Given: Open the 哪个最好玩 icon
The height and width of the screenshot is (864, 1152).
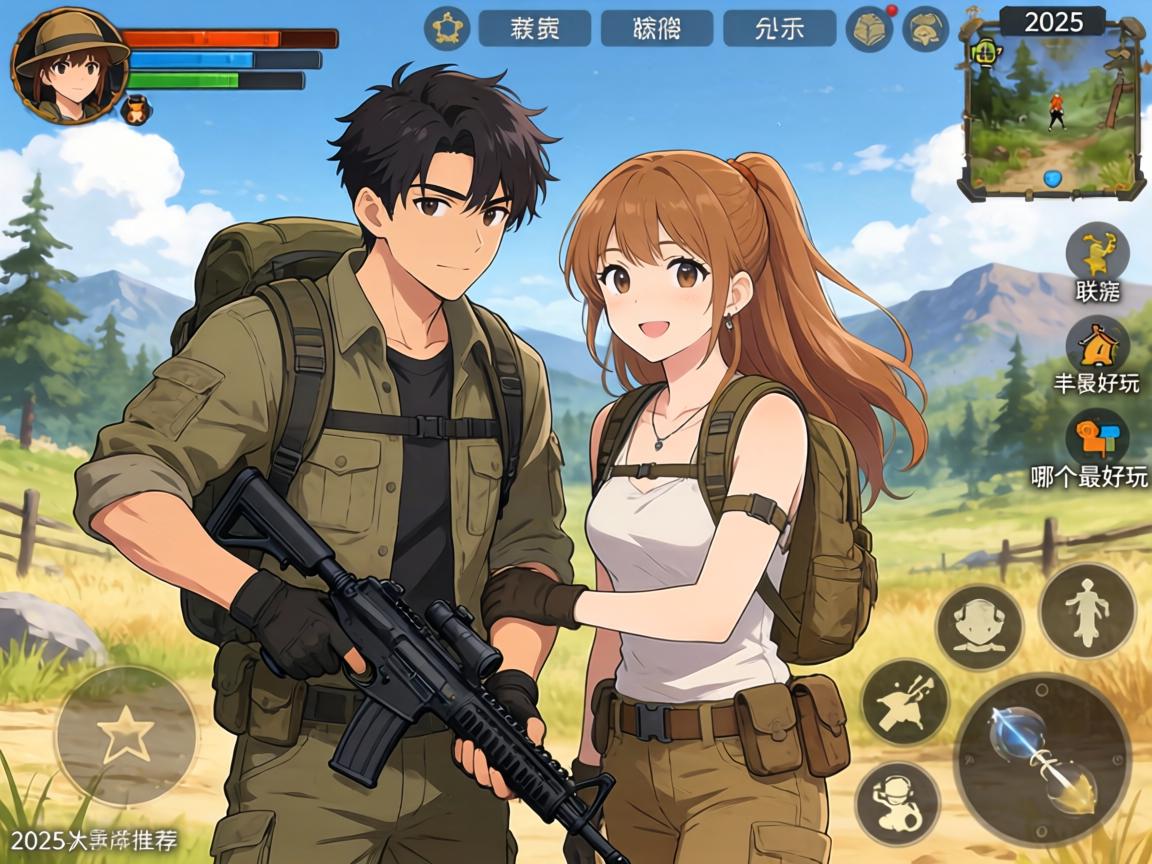Looking at the screenshot, I should click(x=1097, y=439).
